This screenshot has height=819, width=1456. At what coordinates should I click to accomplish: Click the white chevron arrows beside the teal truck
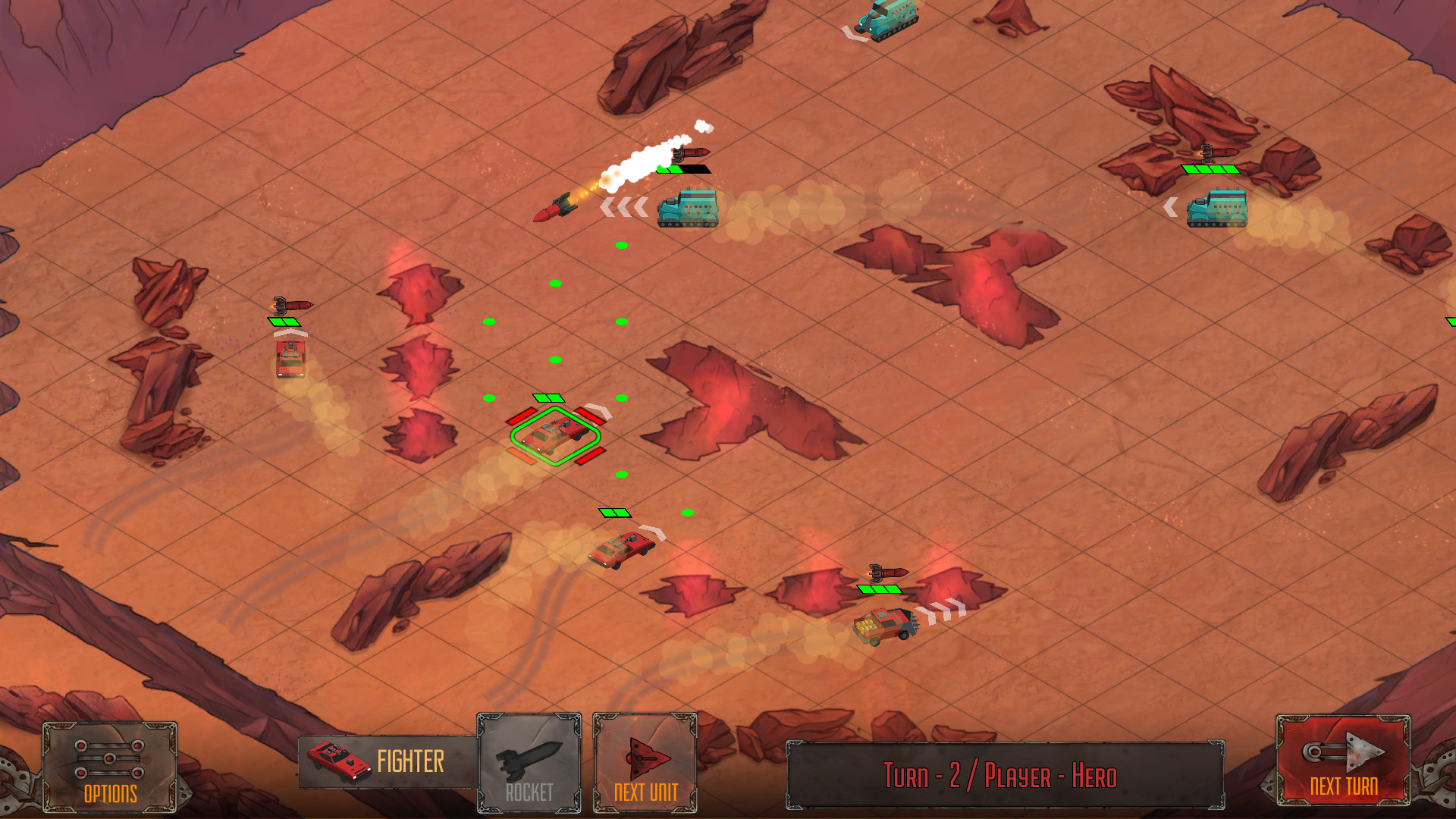pyautogui.click(x=622, y=205)
